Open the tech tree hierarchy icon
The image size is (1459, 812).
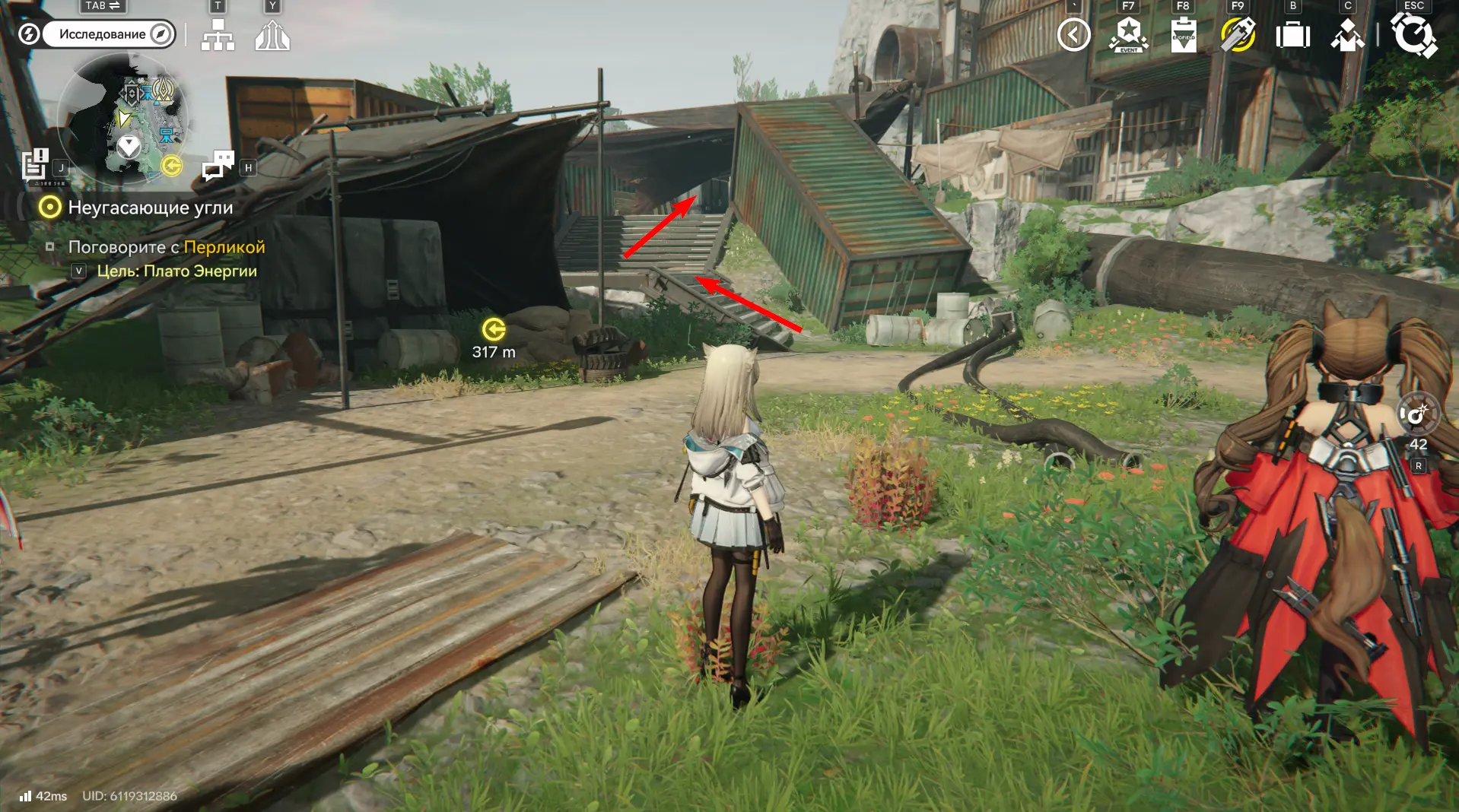(x=218, y=35)
